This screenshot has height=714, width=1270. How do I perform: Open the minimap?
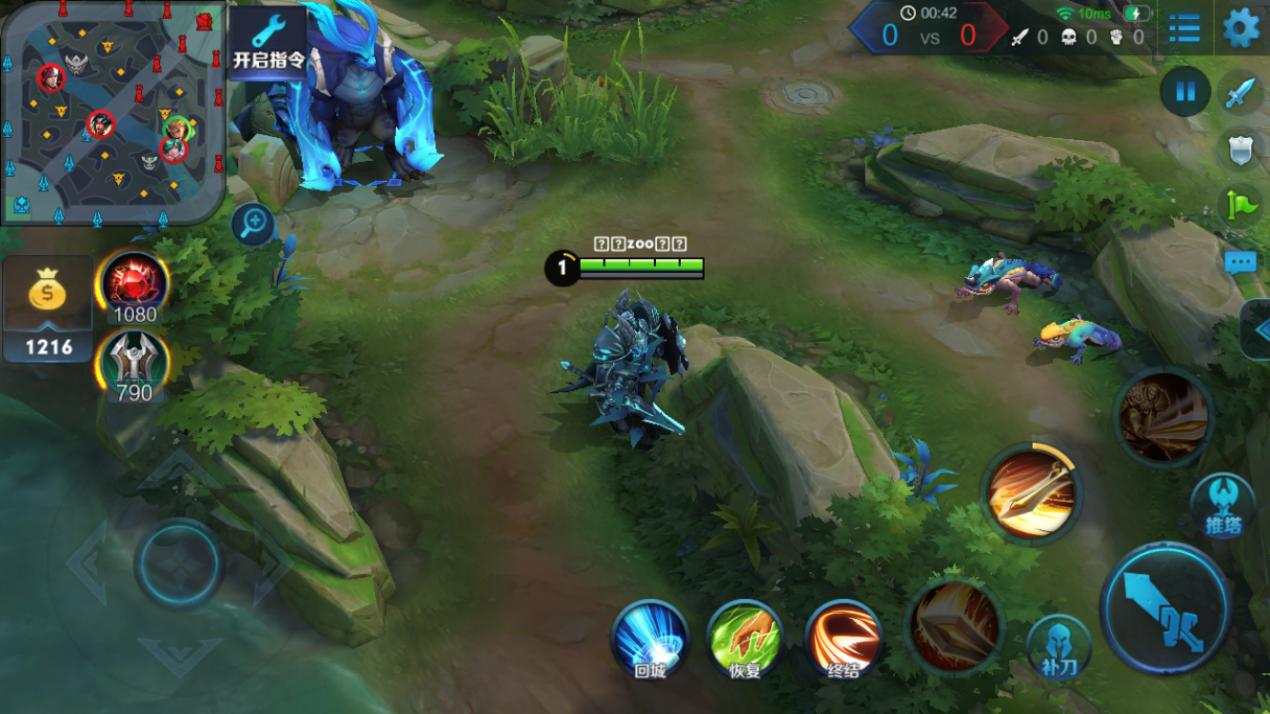pyautogui.click(x=112, y=110)
